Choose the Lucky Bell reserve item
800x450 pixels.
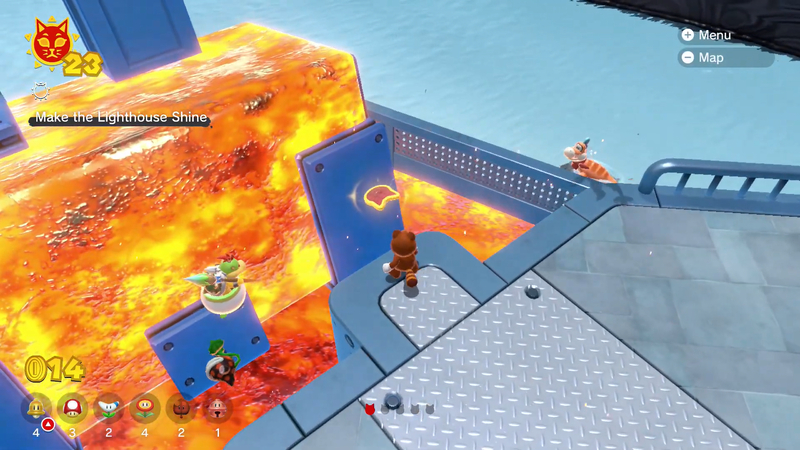coord(217,408)
